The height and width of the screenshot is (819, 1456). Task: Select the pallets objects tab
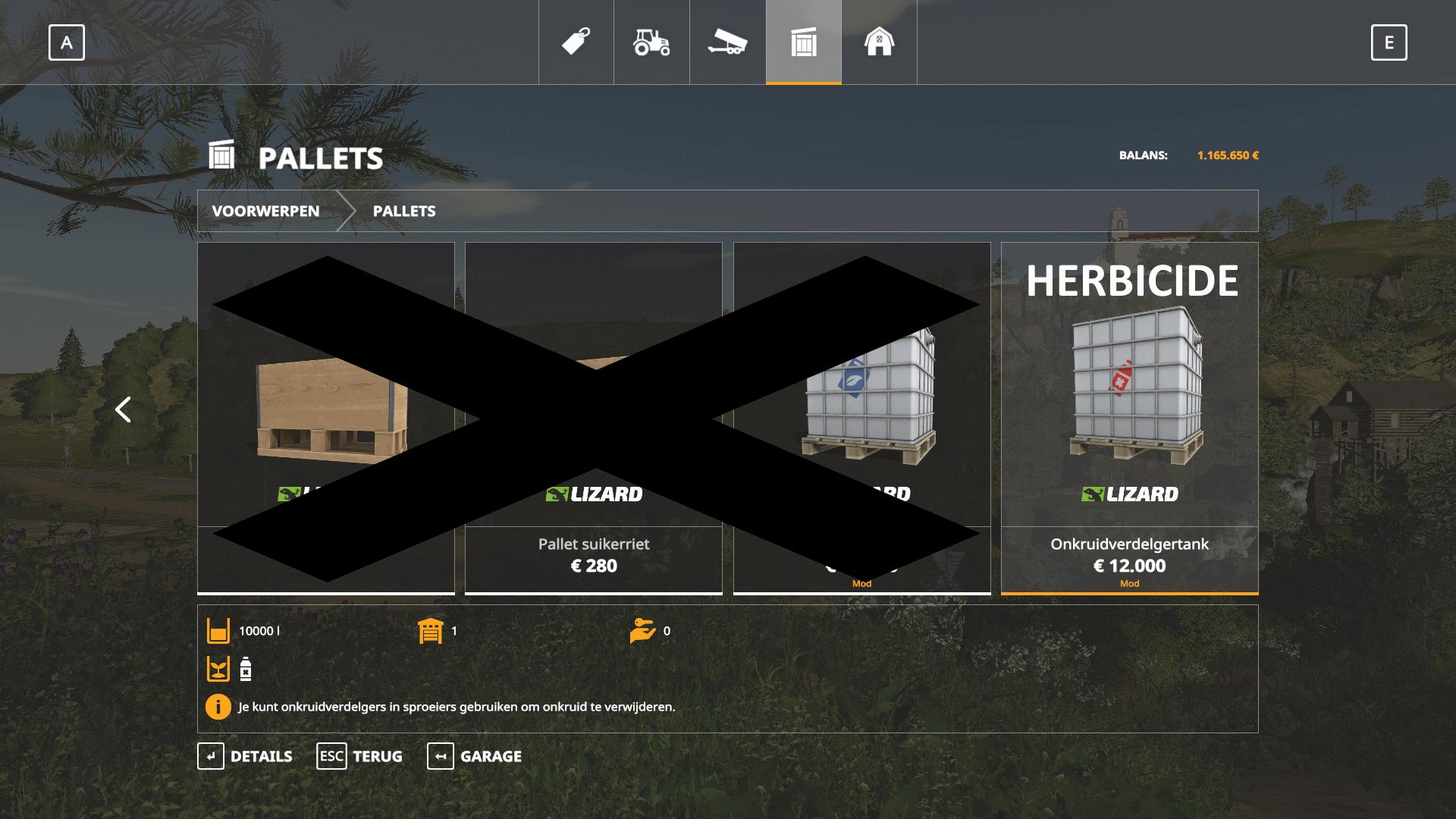point(803,42)
